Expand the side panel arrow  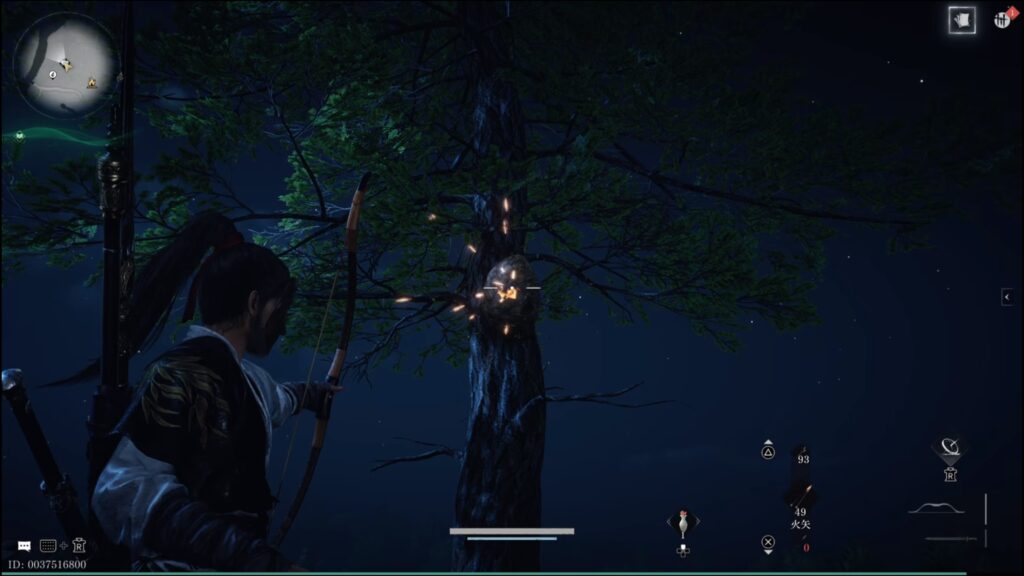click(1007, 296)
